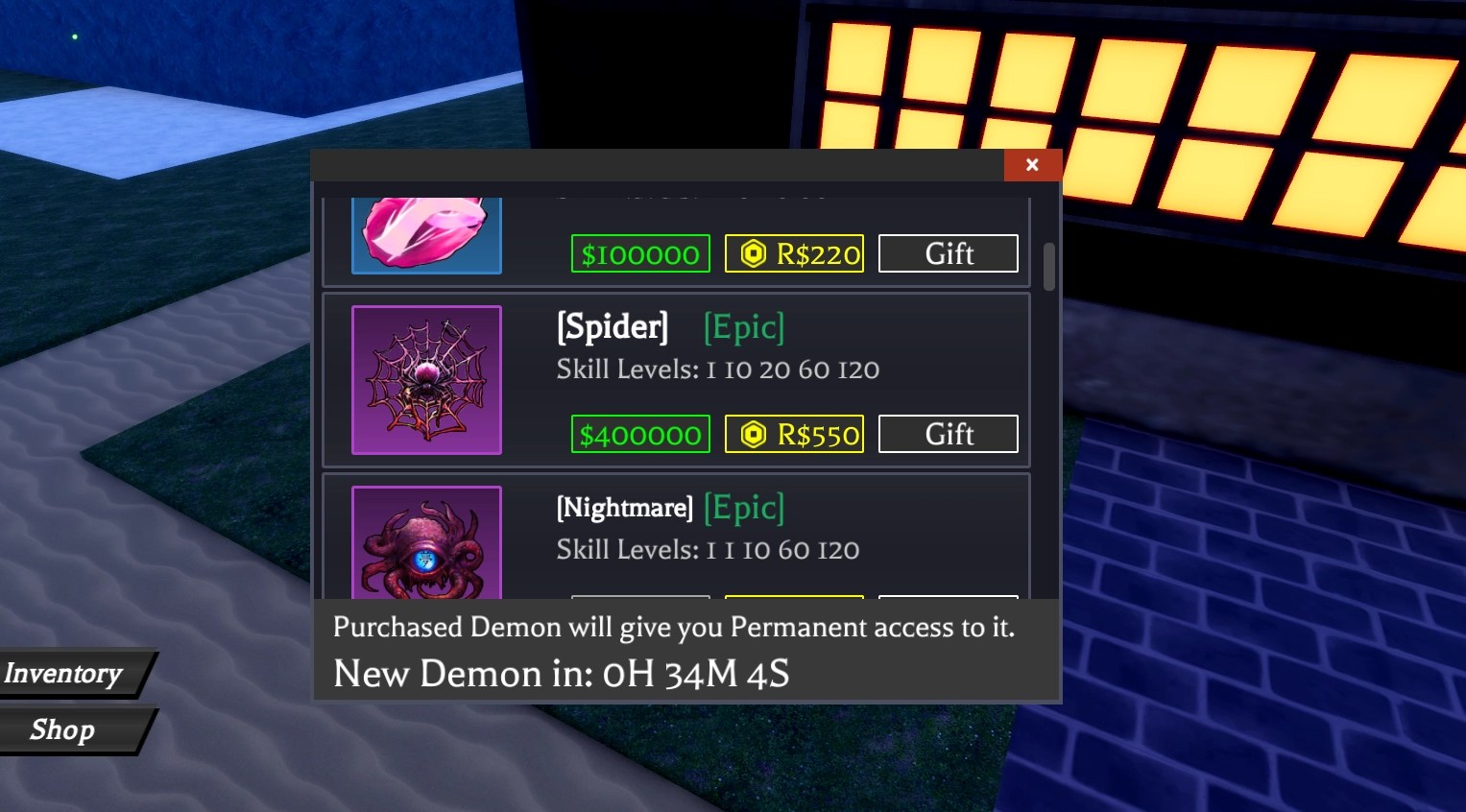The height and width of the screenshot is (812, 1466).
Task: Click the Robux coin icon beside R$220
Action: pyautogui.click(x=753, y=253)
